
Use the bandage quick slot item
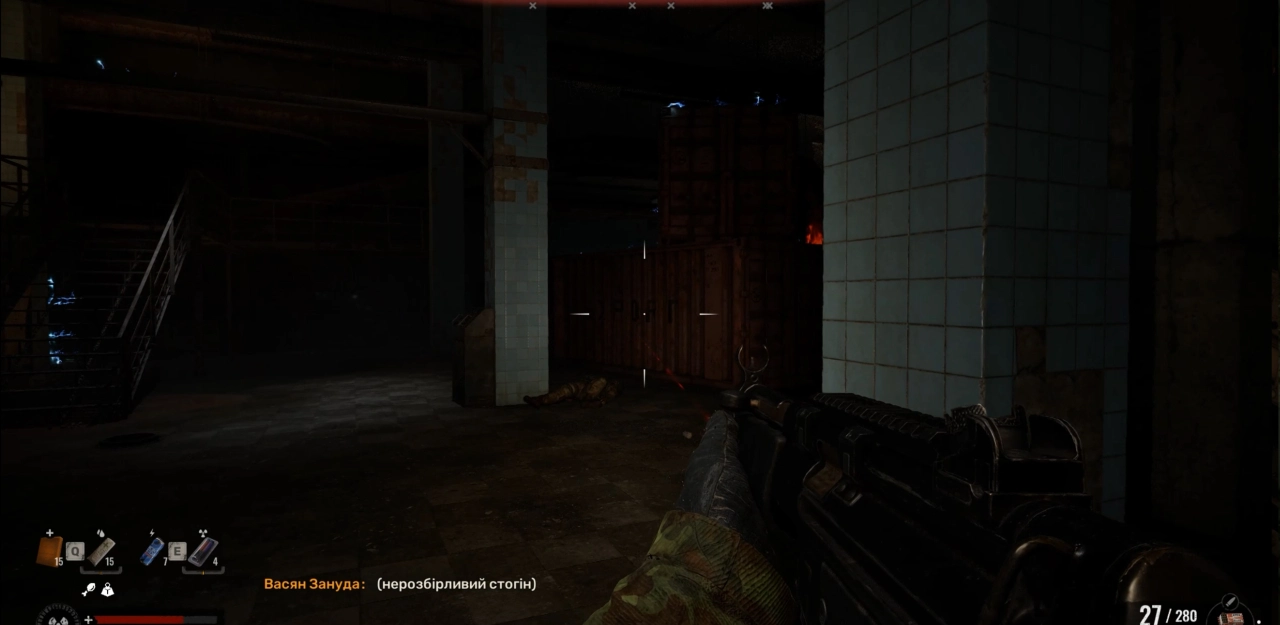pos(100,550)
